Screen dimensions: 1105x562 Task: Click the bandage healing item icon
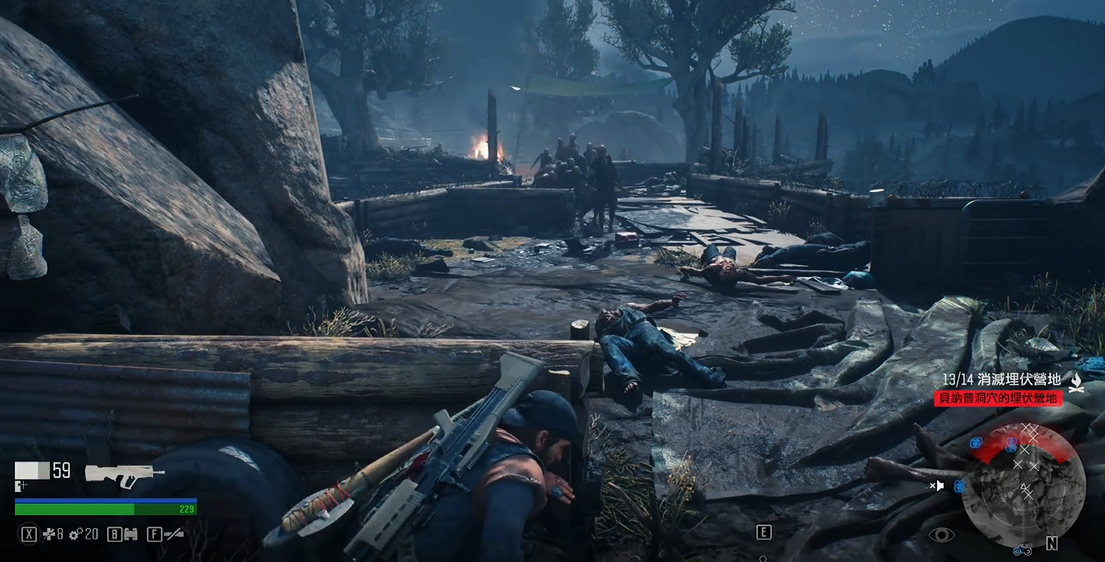coord(48,535)
